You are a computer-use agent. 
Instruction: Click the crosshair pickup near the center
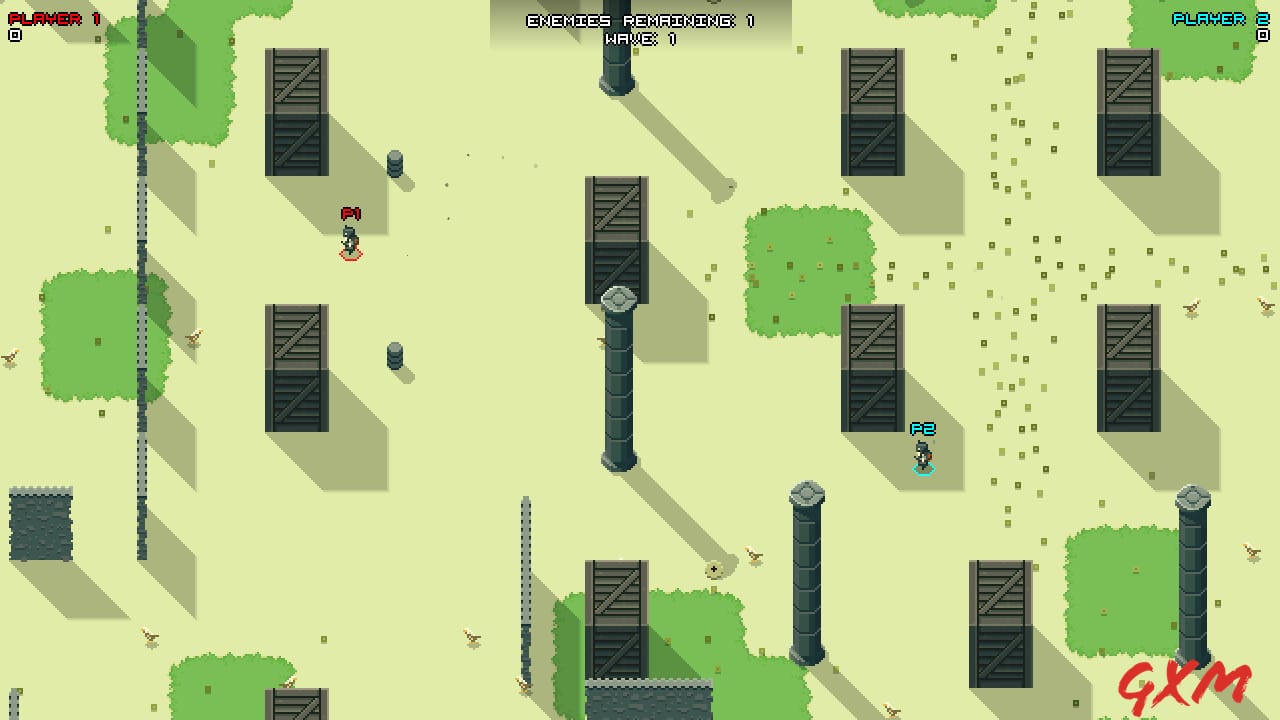716,568
